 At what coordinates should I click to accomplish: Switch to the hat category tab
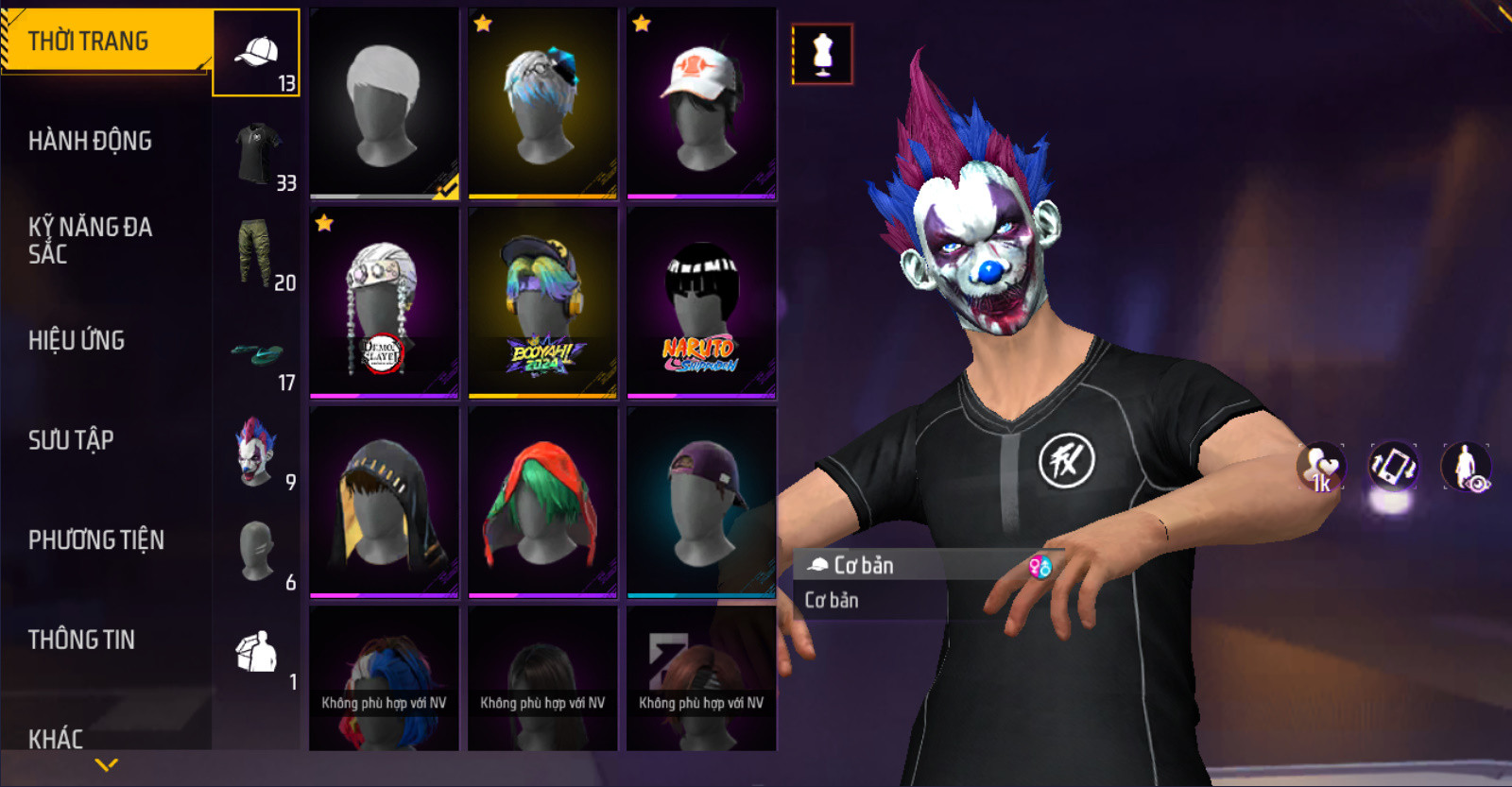click(x=256, y=53)
